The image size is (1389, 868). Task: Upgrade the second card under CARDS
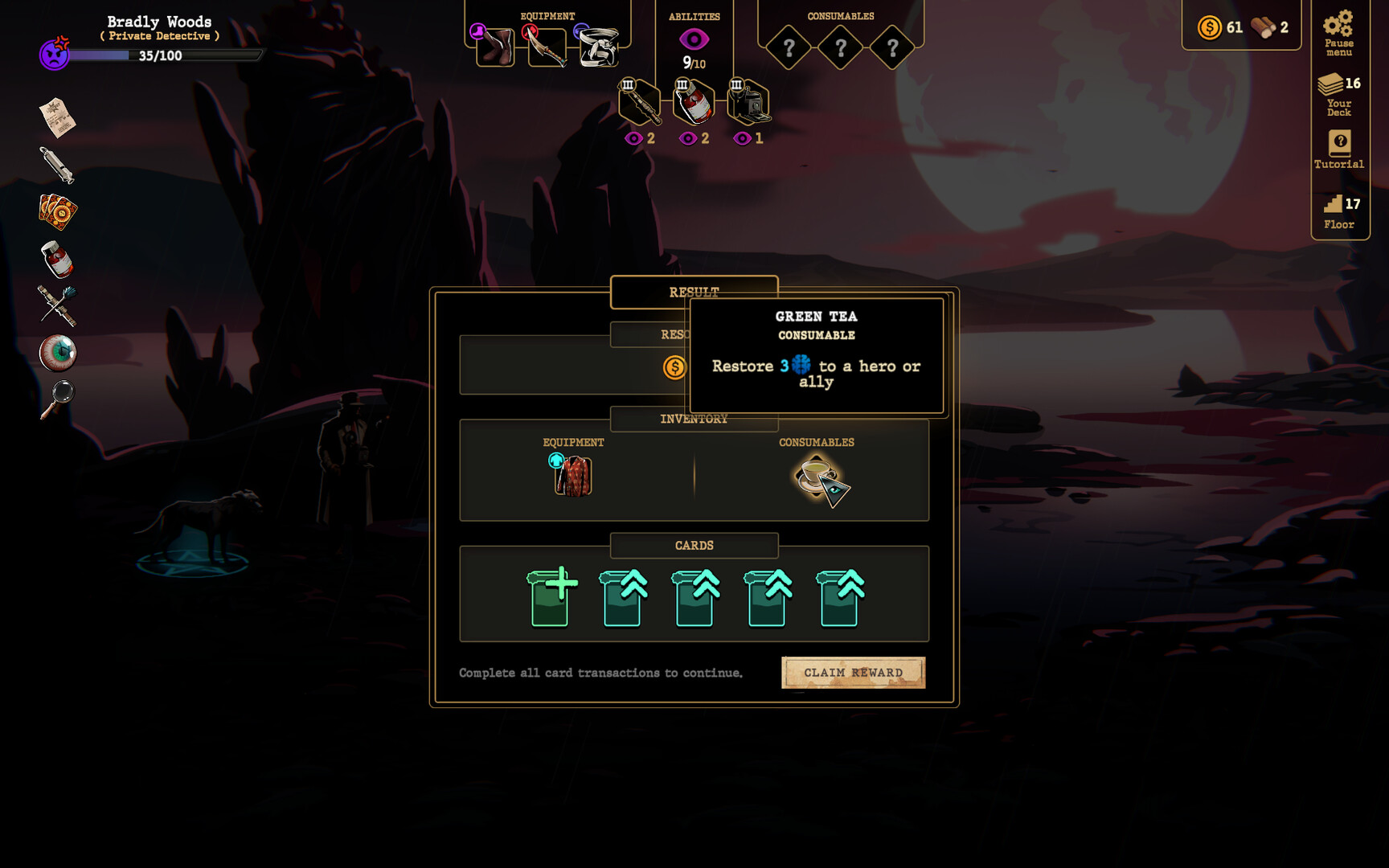[x=623, y=599]
